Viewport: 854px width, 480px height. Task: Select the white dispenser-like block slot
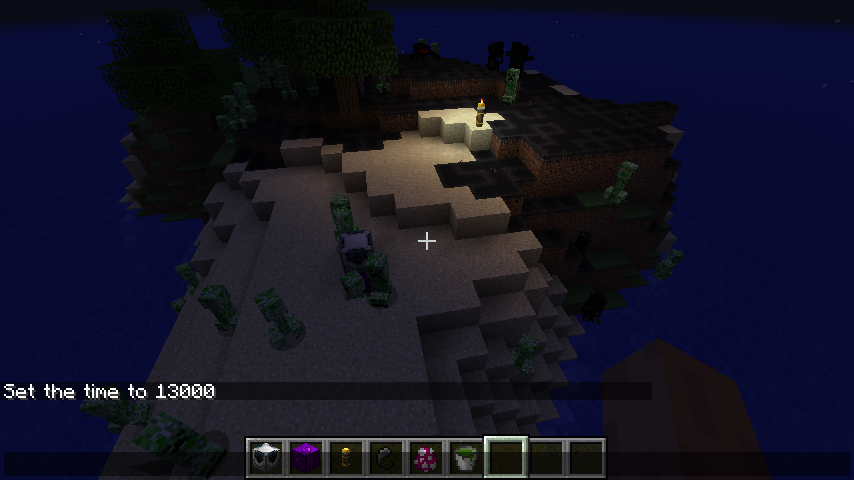(x=266, y=458)
